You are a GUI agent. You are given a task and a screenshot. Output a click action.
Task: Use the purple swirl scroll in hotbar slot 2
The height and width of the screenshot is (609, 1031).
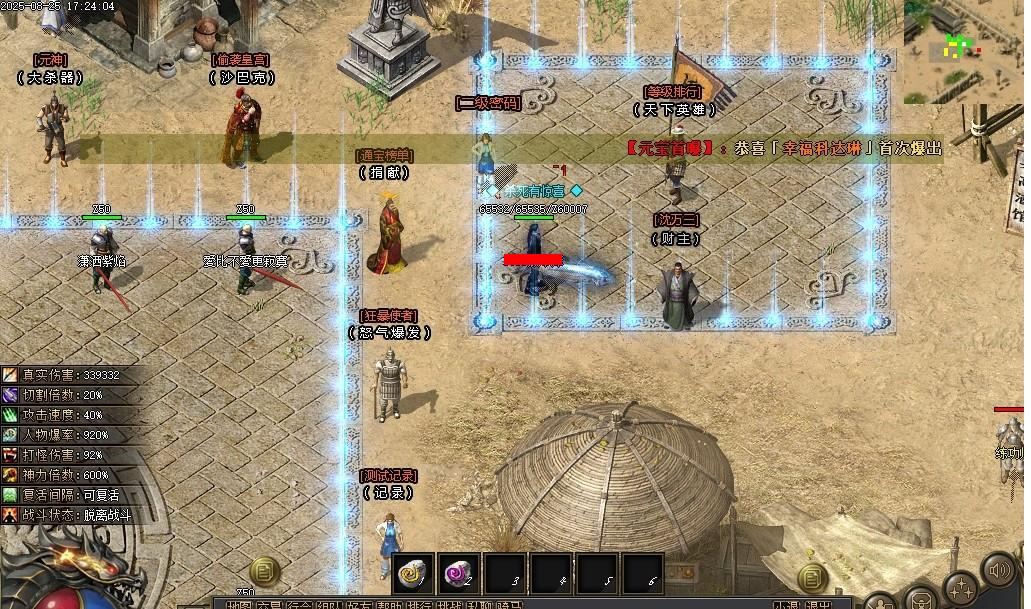460,573
